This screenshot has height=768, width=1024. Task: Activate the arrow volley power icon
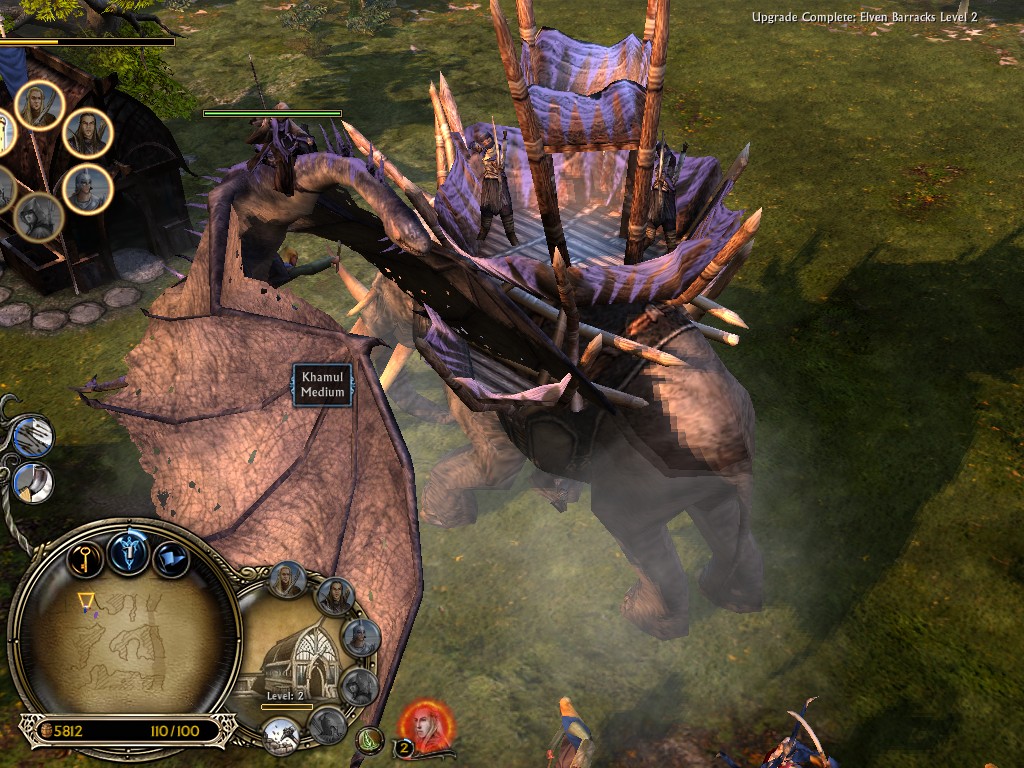(33, 437)
